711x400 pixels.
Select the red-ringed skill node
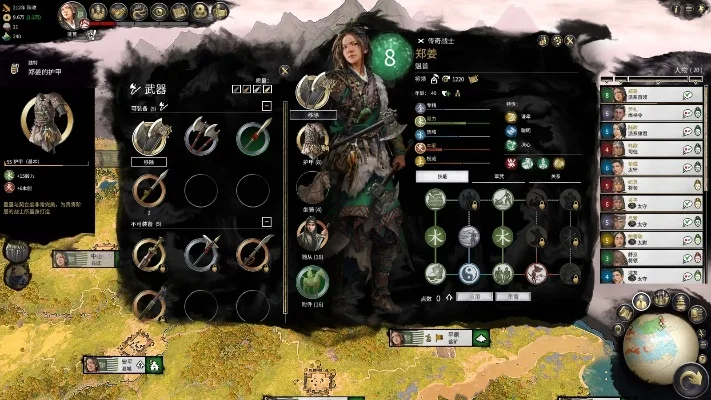click(537, 273)
